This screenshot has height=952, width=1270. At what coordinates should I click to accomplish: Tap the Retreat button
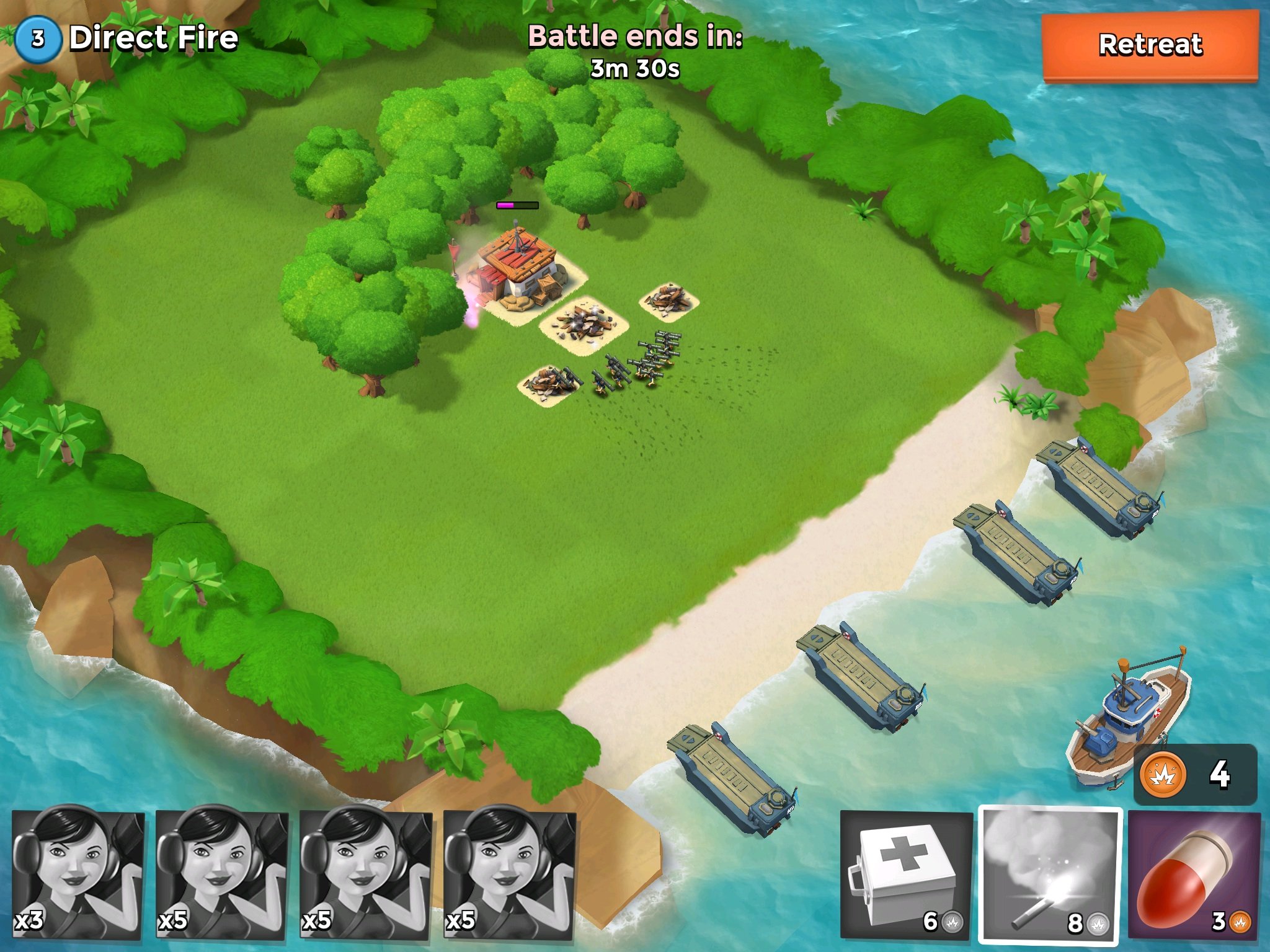click(1150, 46)
